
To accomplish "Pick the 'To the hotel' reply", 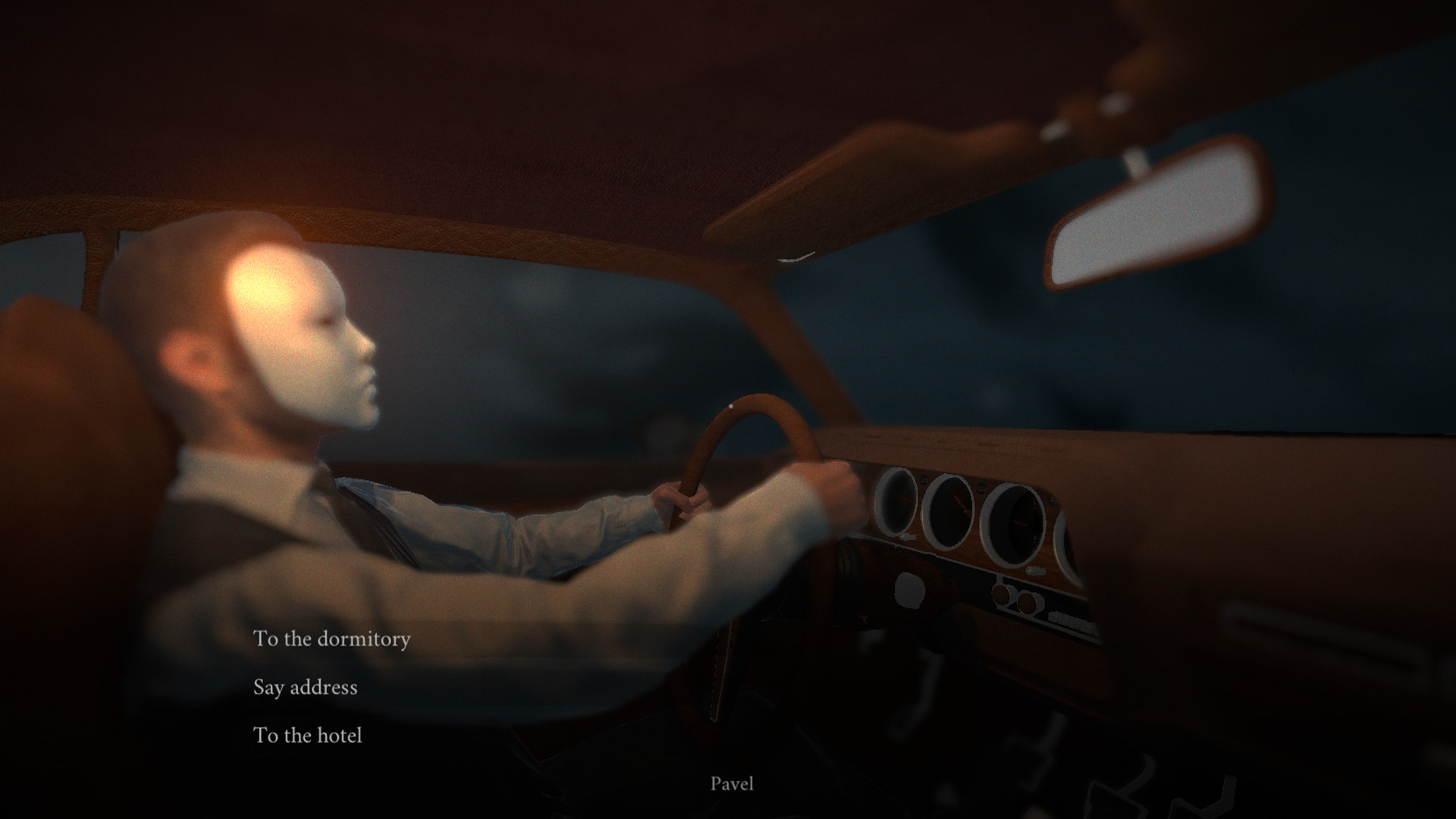I will pos(309,735).
